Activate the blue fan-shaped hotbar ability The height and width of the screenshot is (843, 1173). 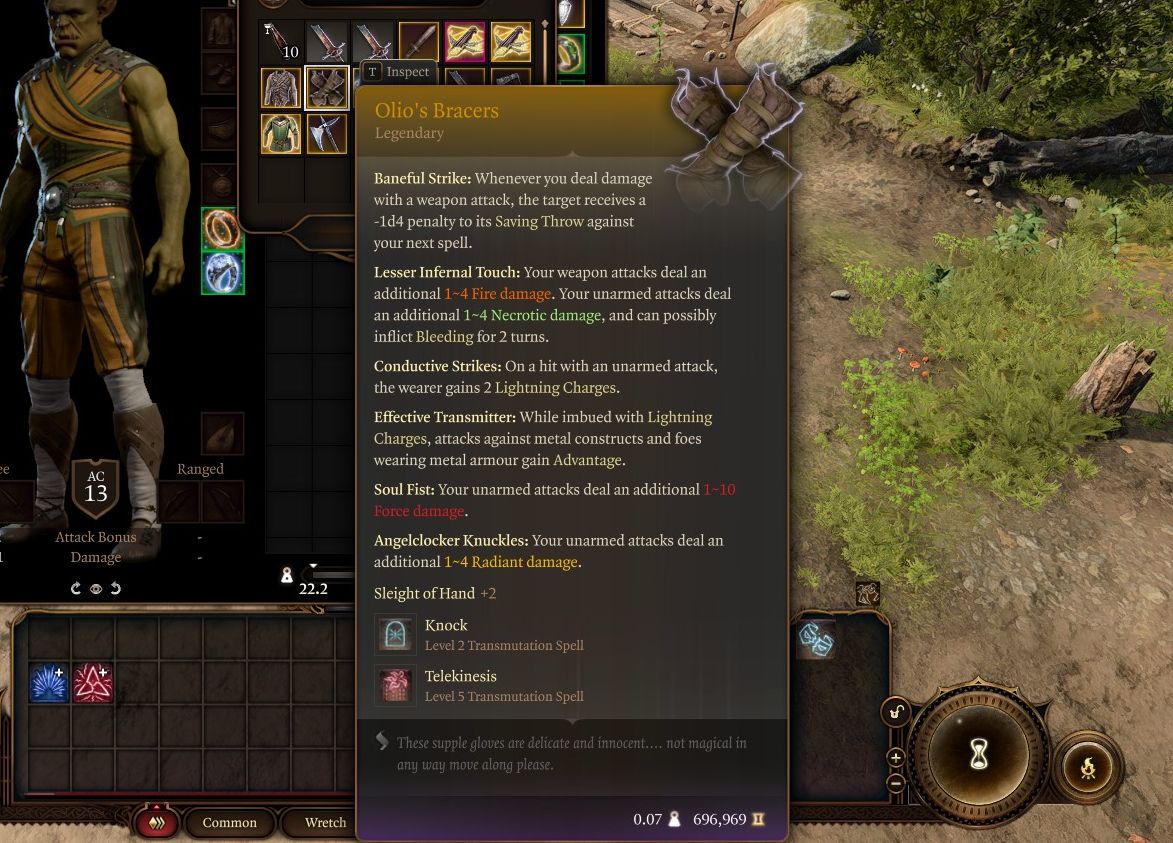48,684
